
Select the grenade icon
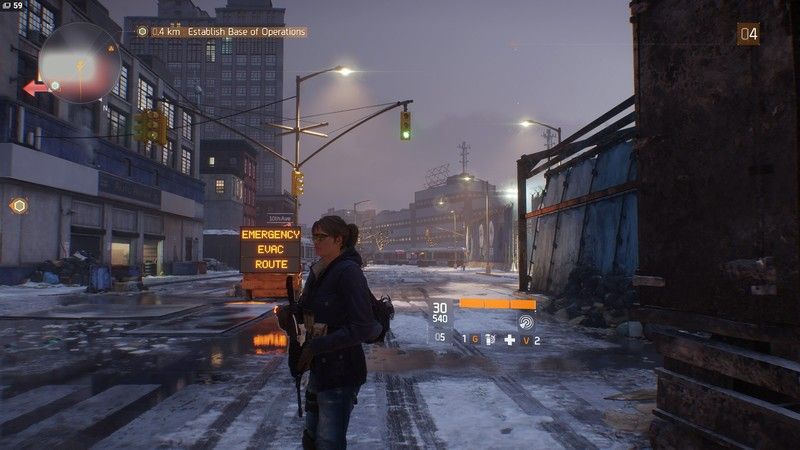pos(489,340)
